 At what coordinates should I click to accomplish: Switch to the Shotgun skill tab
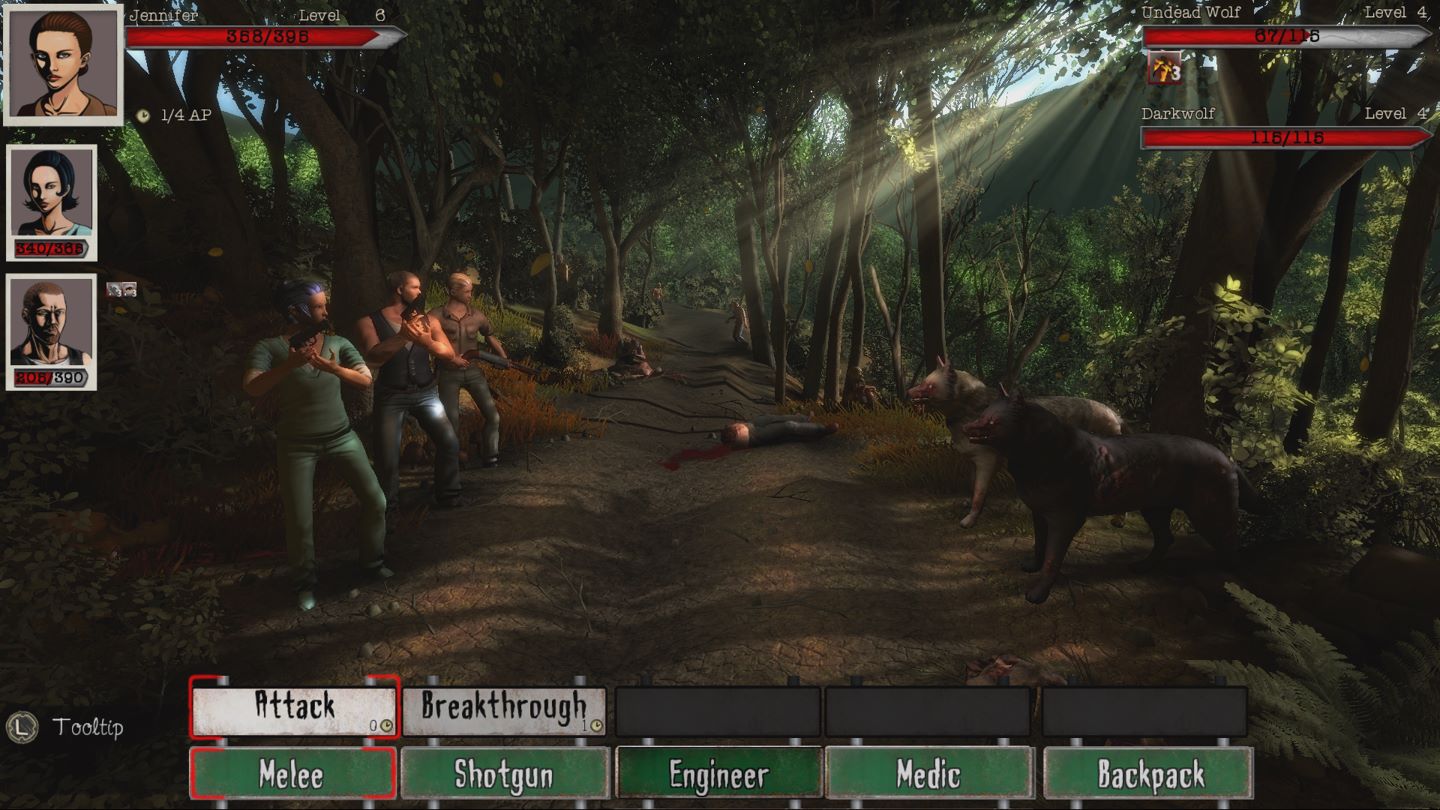tap(505, 773)
